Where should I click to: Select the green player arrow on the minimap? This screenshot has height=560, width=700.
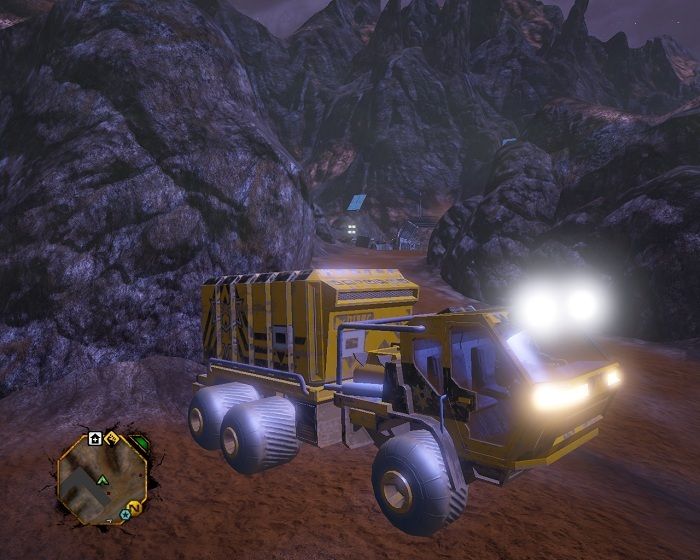coord(102,479)
